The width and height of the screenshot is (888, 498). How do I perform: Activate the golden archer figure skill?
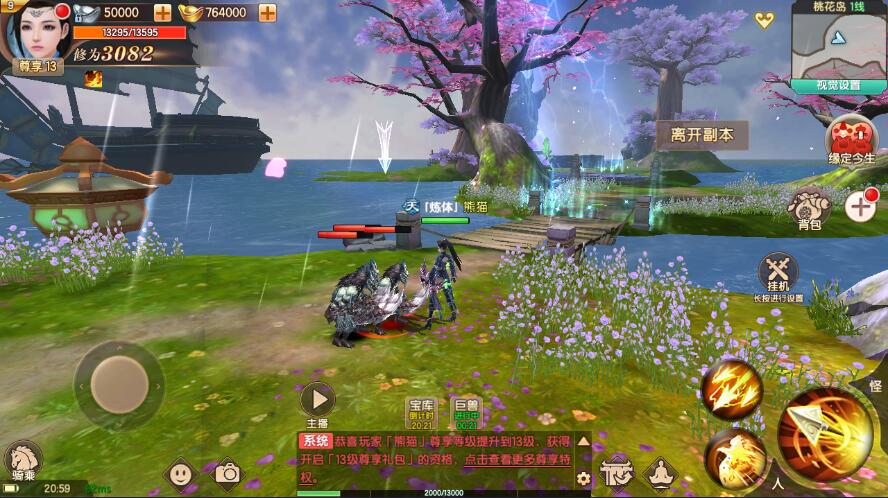pyautogui.click(x=734, y=459)
